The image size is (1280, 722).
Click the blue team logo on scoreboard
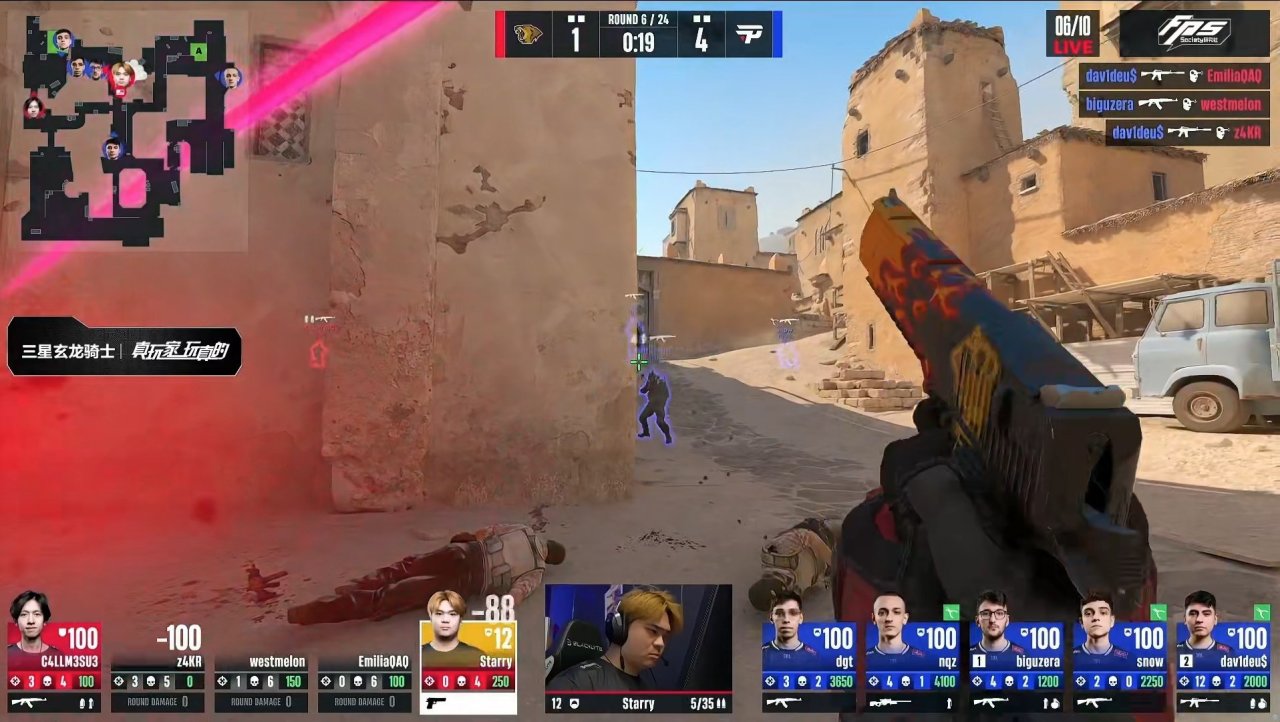(748, 35)
